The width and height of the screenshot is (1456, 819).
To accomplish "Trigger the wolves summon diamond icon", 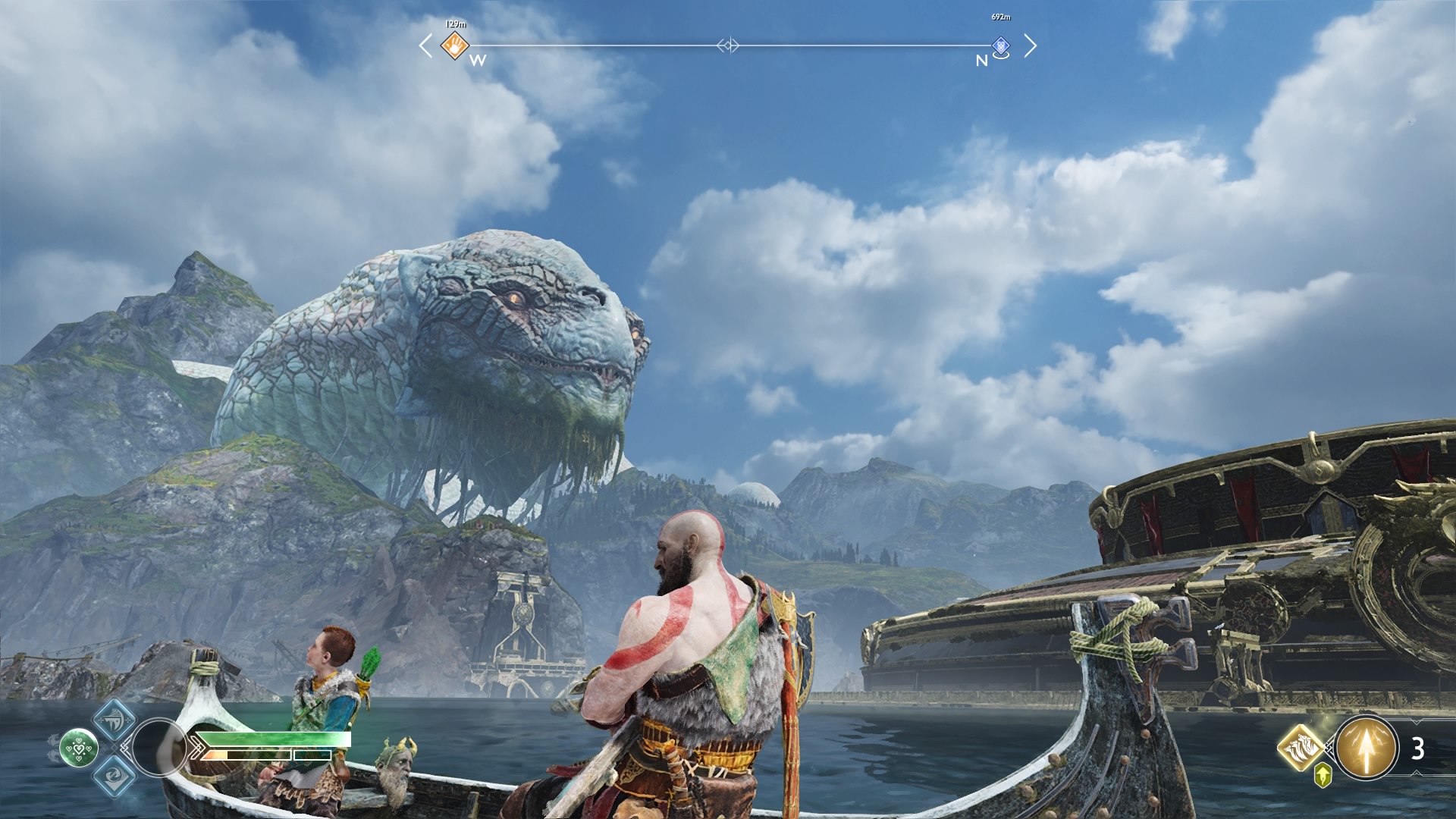I will [1301, 748].
